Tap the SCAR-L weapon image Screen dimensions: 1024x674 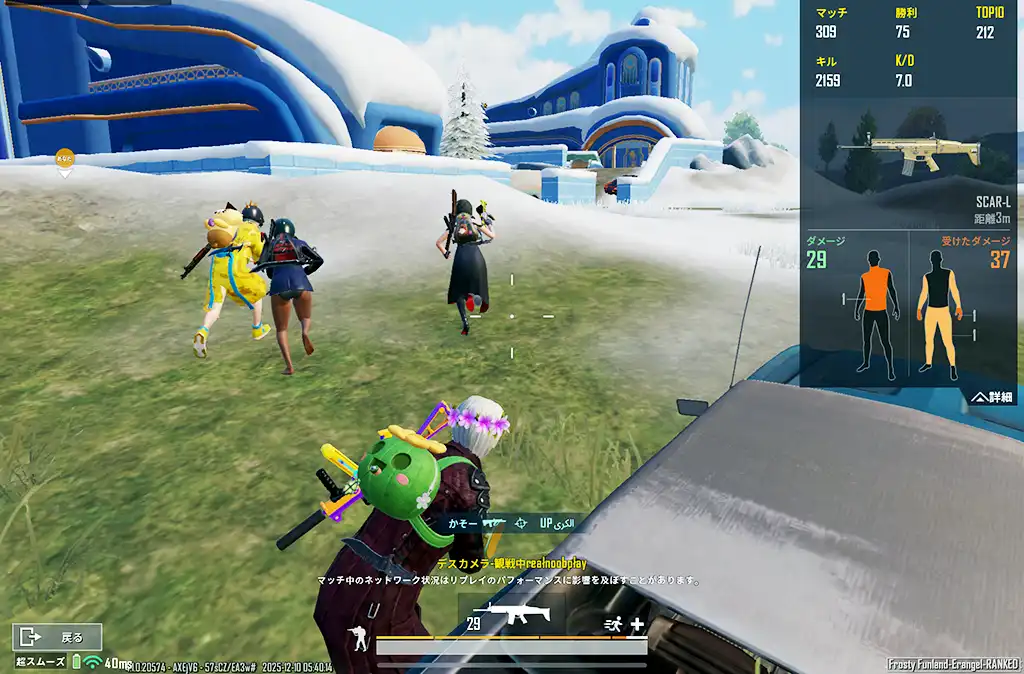pos(910,151)
